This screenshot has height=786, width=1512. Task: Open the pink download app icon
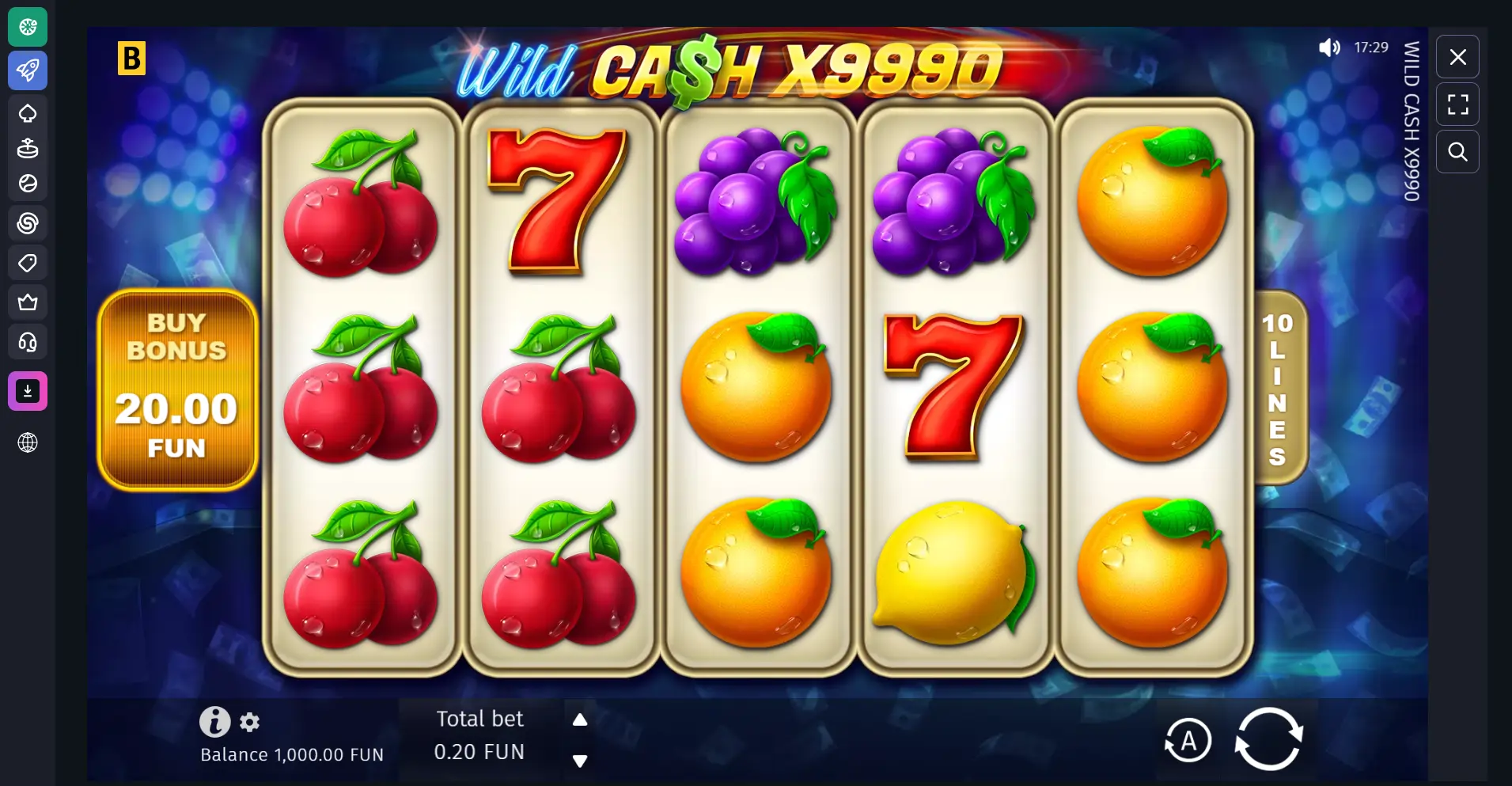coord(28,390)
